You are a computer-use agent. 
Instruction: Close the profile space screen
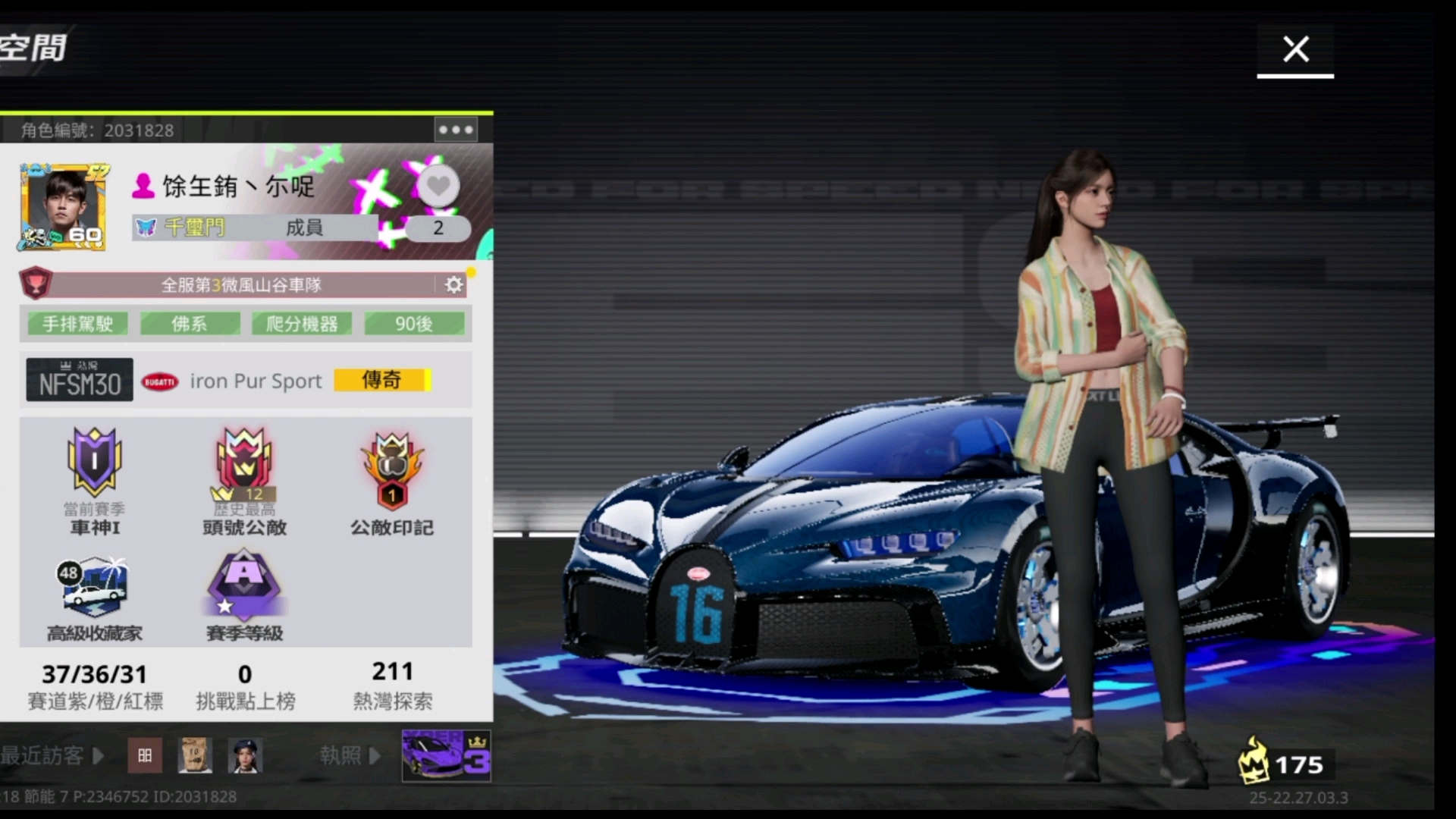click(1295, 50)
